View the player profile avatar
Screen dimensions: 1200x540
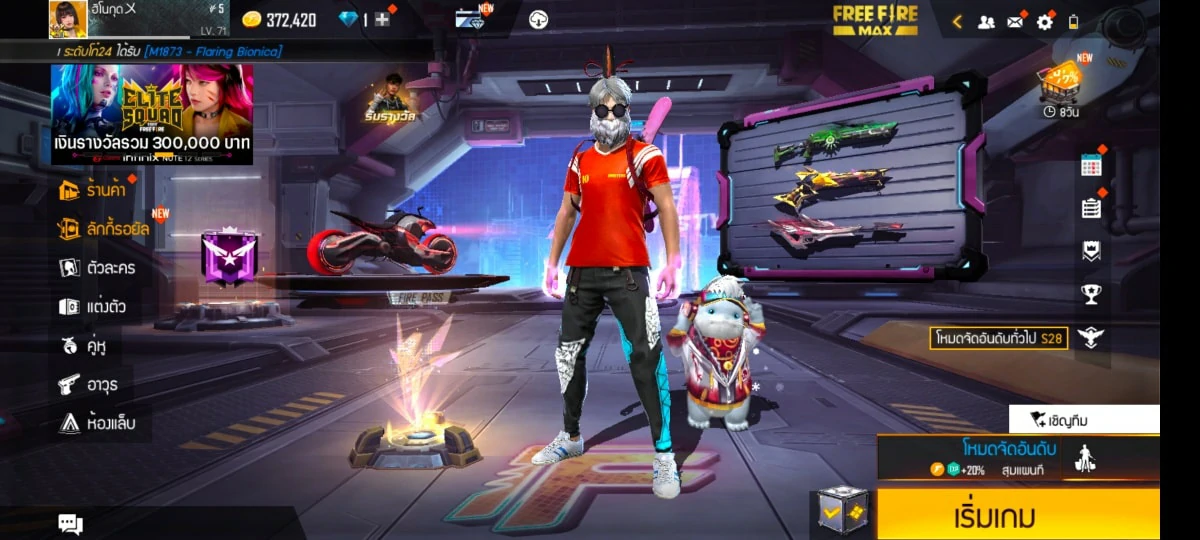(x=67, y=19)
